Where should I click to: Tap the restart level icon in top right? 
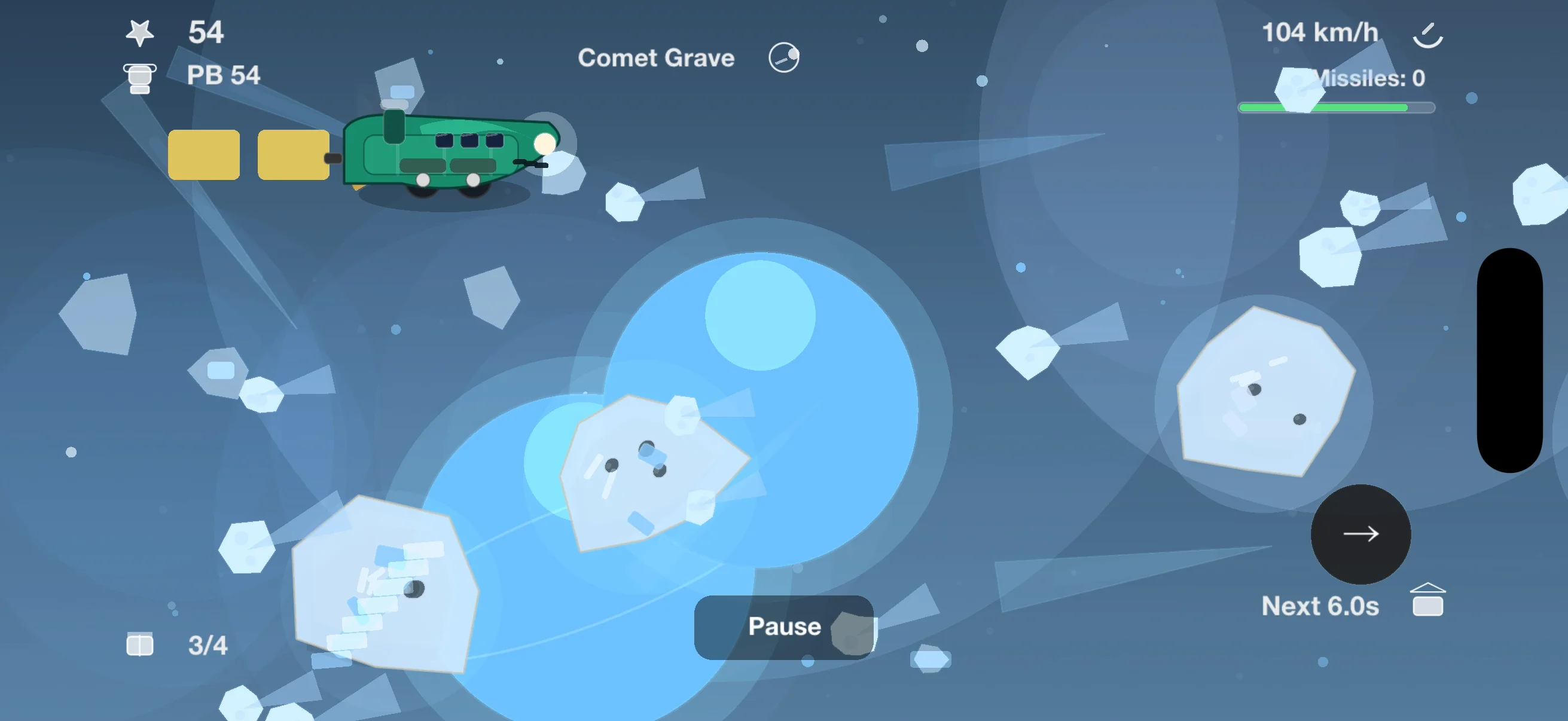pos(1428,34)
